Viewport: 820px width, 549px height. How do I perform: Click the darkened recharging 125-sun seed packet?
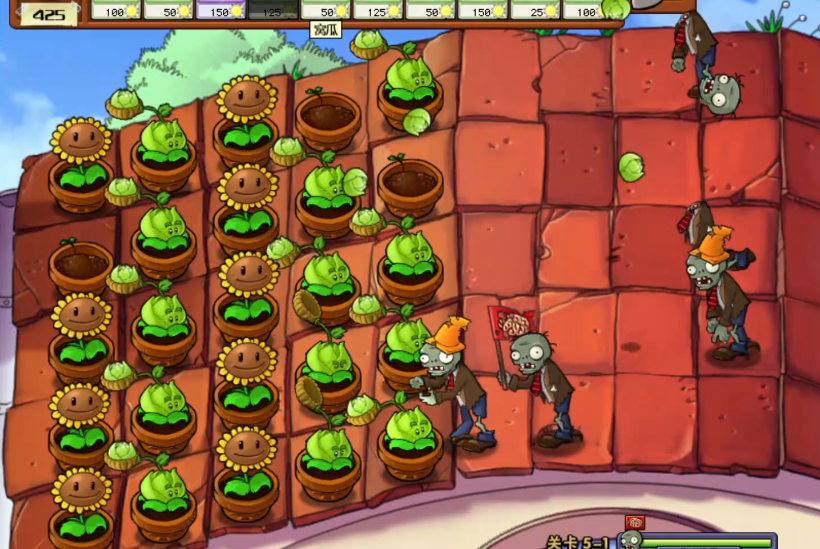[x=273, y=10]
